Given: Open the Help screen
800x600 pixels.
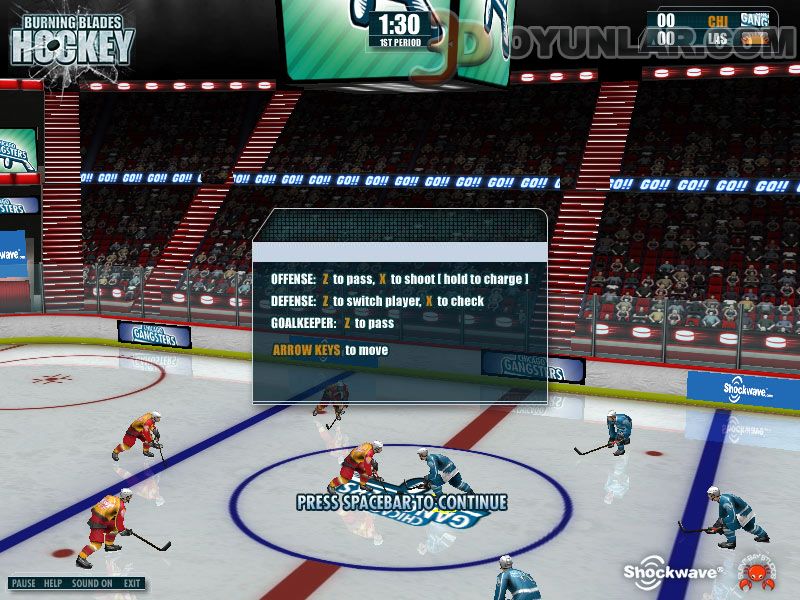Looking at the screenshot, I should click(53, 583).
